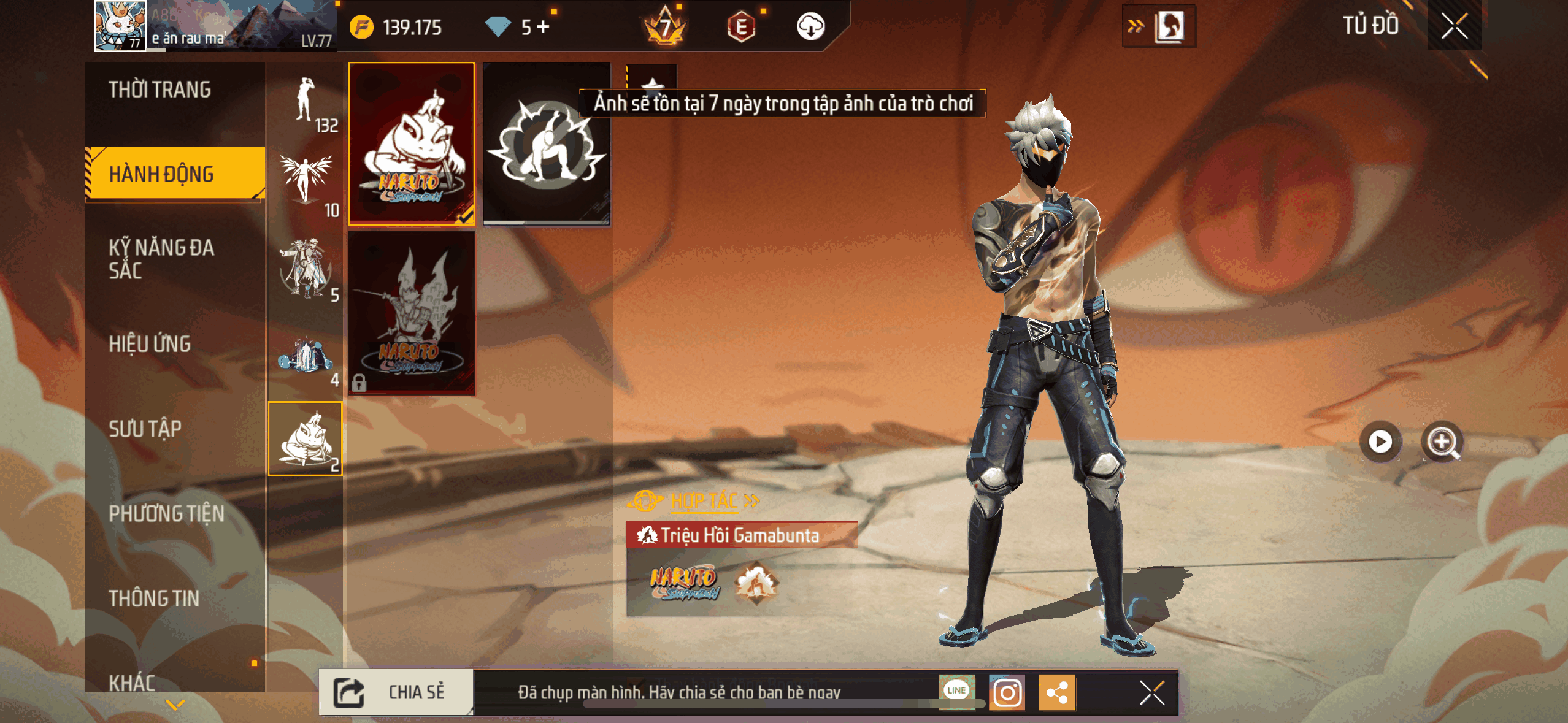Show the Phương Tiện category
Screen dimensions: 1568x723
(167, 513)
